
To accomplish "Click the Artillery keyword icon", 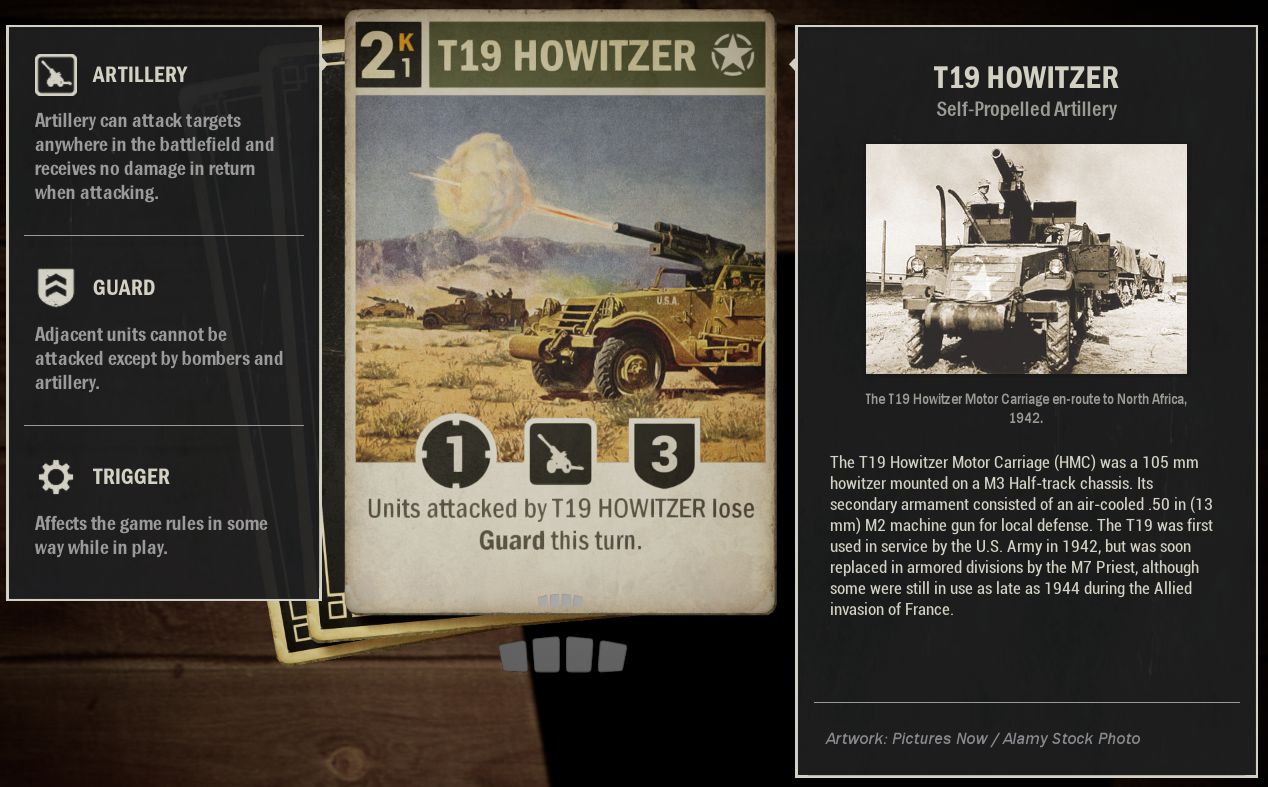I will click(x=56, y=75).
